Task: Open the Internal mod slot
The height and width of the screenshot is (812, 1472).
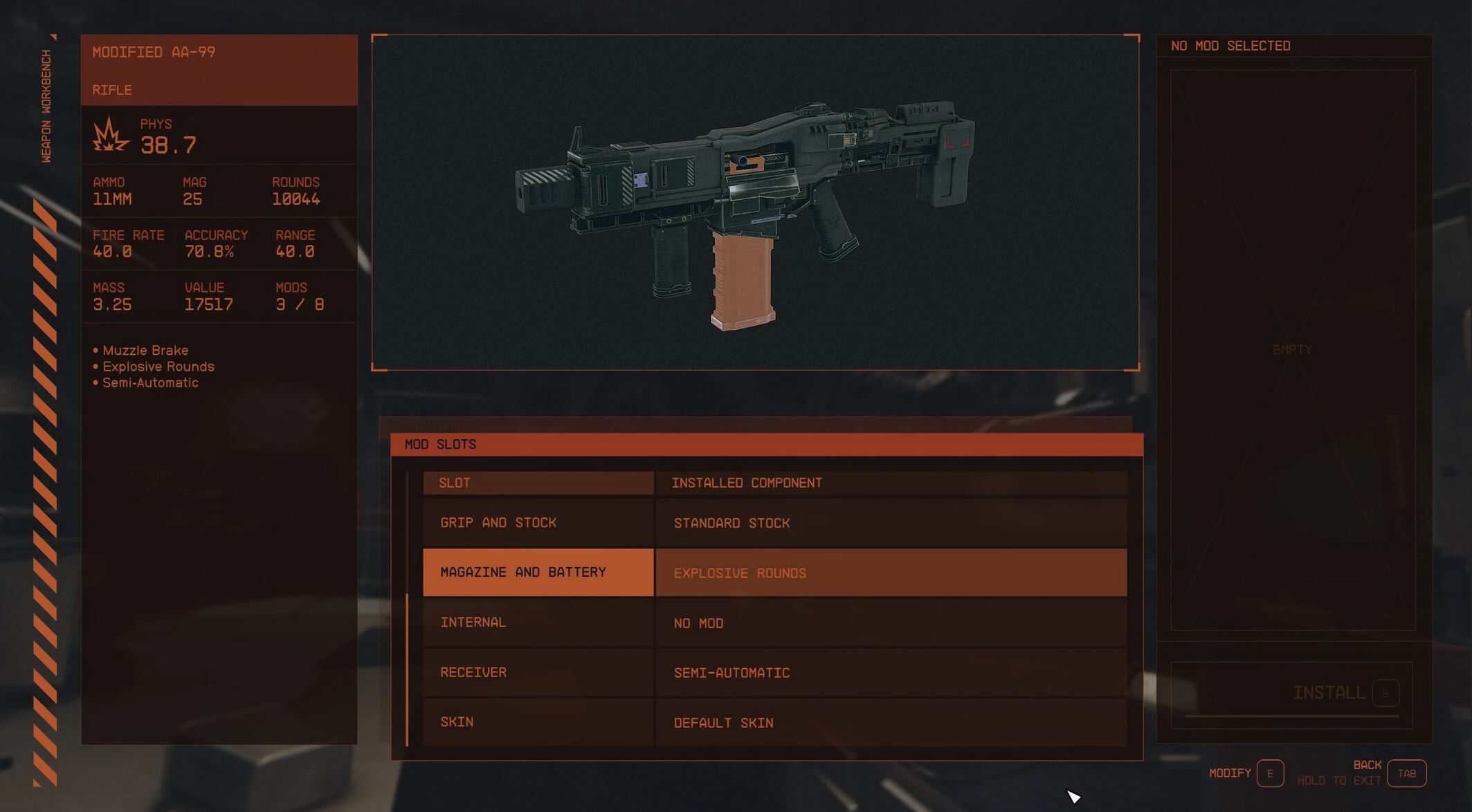Action: pyautogui.click(x=538, y=622)
